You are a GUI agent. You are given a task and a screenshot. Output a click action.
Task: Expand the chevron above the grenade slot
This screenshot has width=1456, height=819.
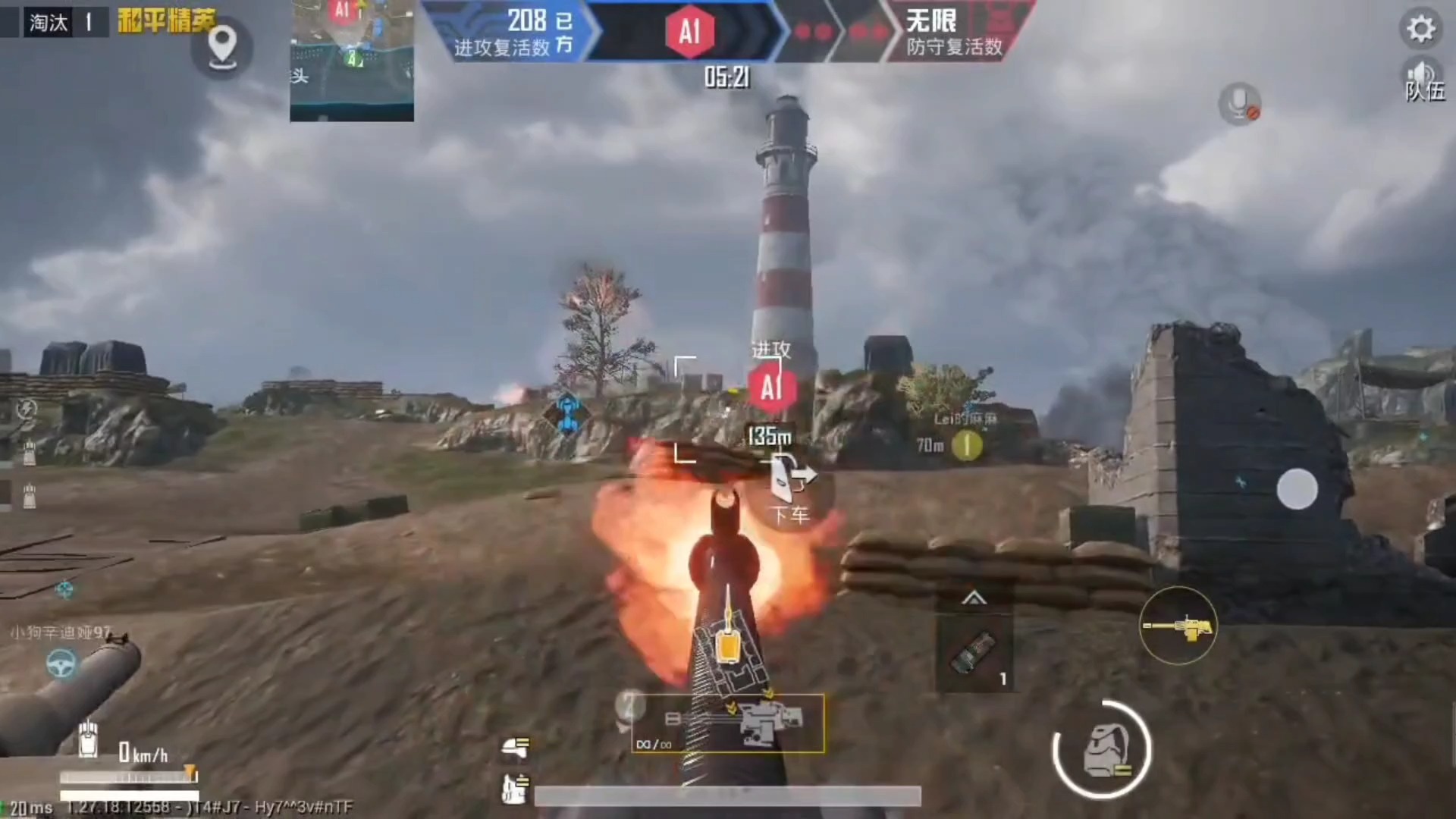click(974, 599)
